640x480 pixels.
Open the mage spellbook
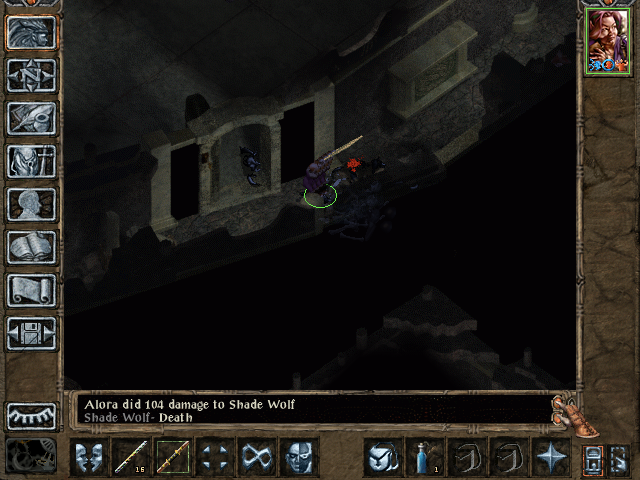point(32,247)
